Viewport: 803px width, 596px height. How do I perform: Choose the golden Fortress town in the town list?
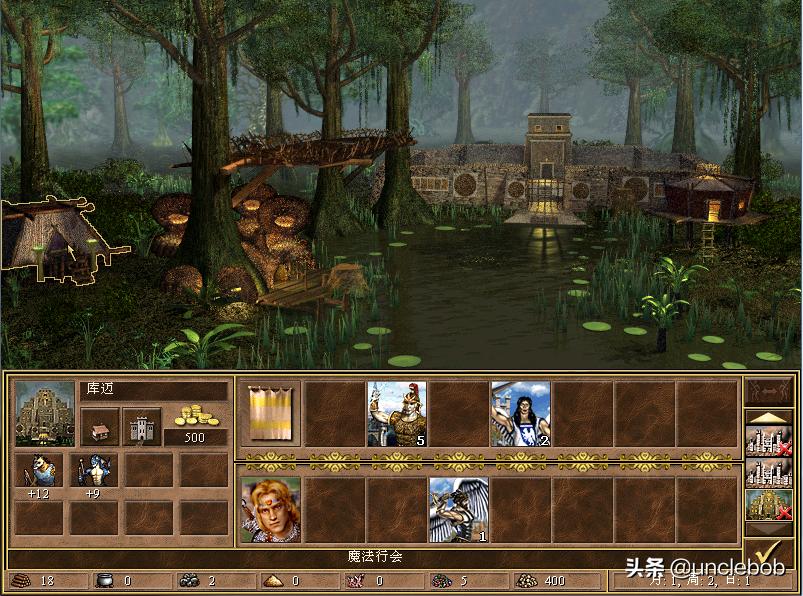coord(770,505)
